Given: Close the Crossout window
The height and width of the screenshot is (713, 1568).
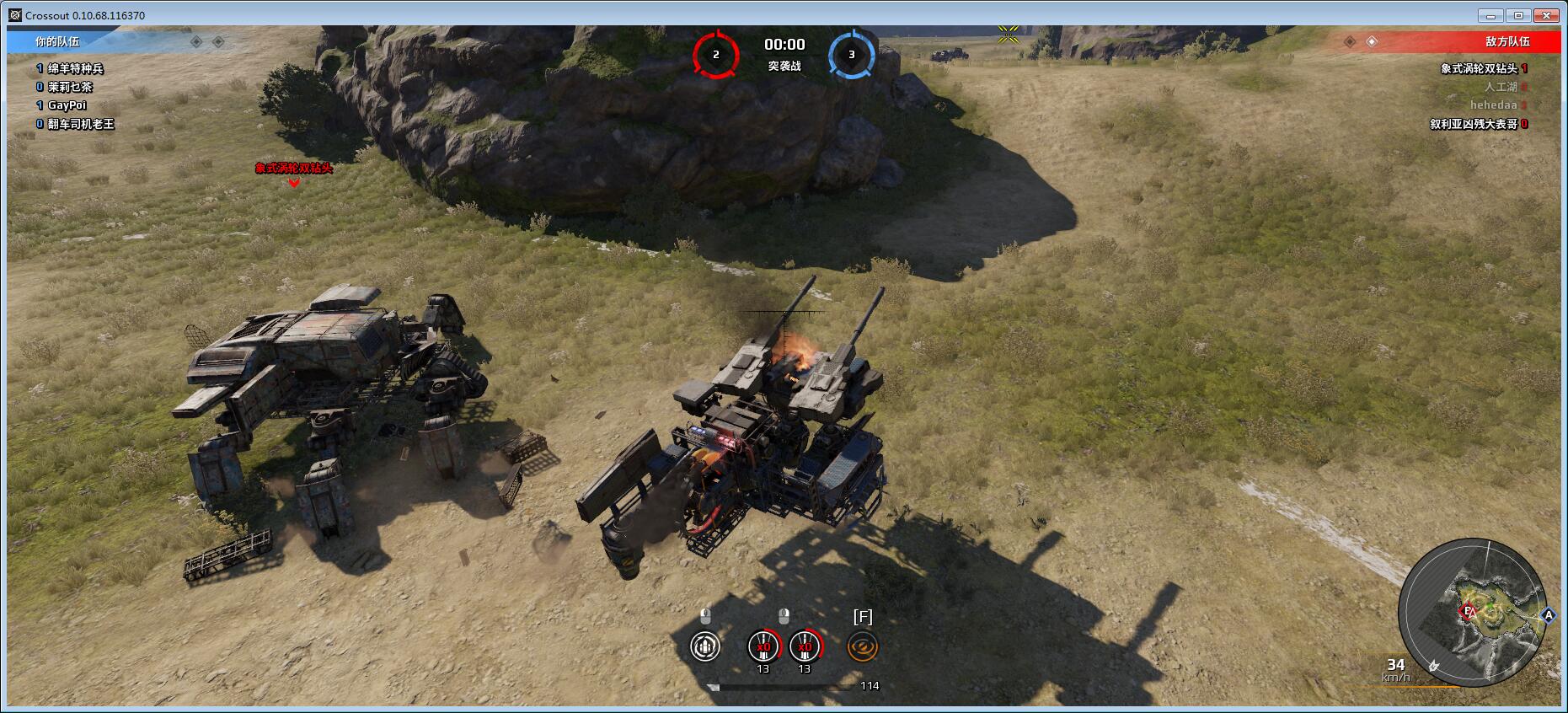Looking at the screenshot, I should [x=1547, y=15].
